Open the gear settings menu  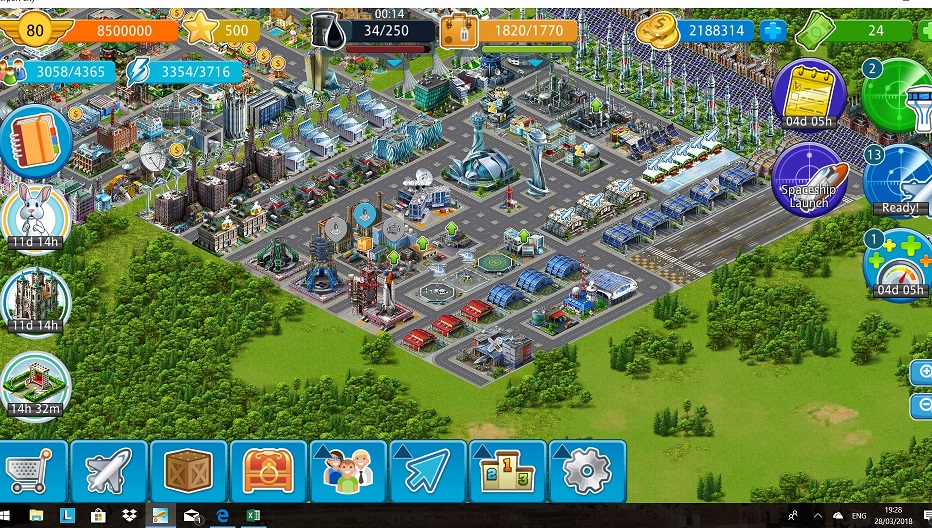pyautogui.click(x=587, y=470)
